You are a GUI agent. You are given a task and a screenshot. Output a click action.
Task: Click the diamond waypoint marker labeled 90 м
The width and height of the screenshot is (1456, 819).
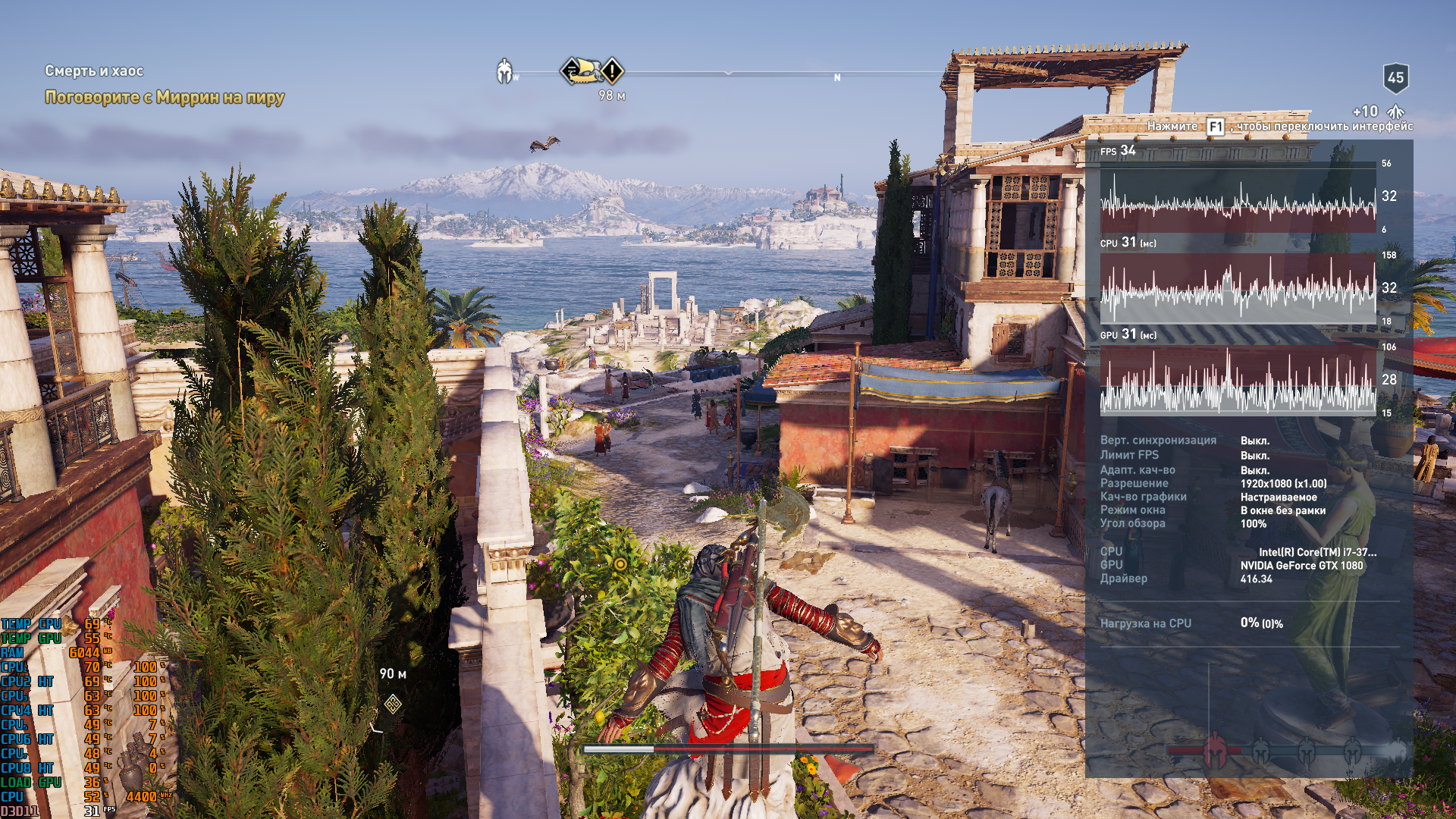393,704
